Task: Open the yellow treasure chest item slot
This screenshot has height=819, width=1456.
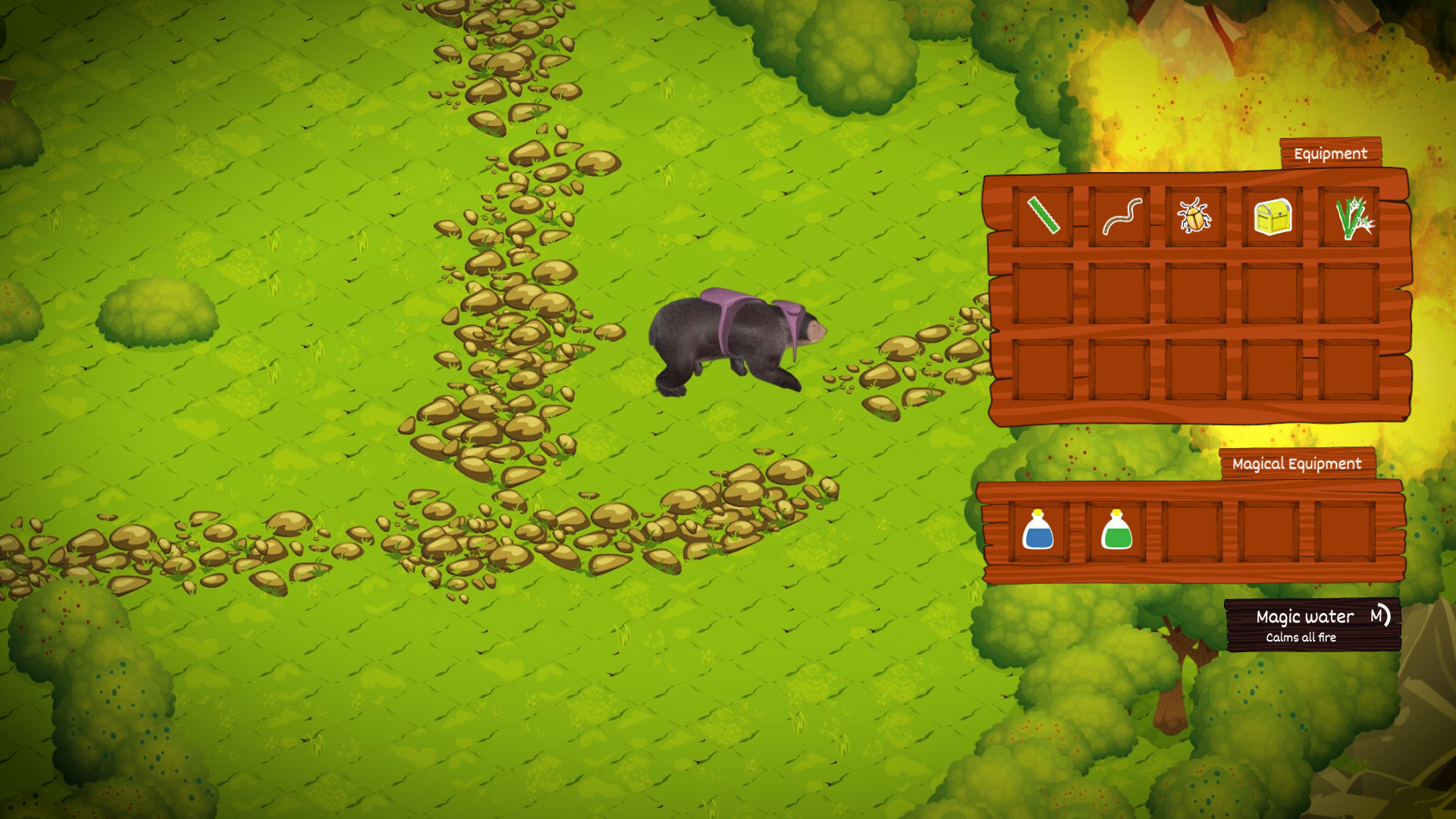Action: [1274, 218]
